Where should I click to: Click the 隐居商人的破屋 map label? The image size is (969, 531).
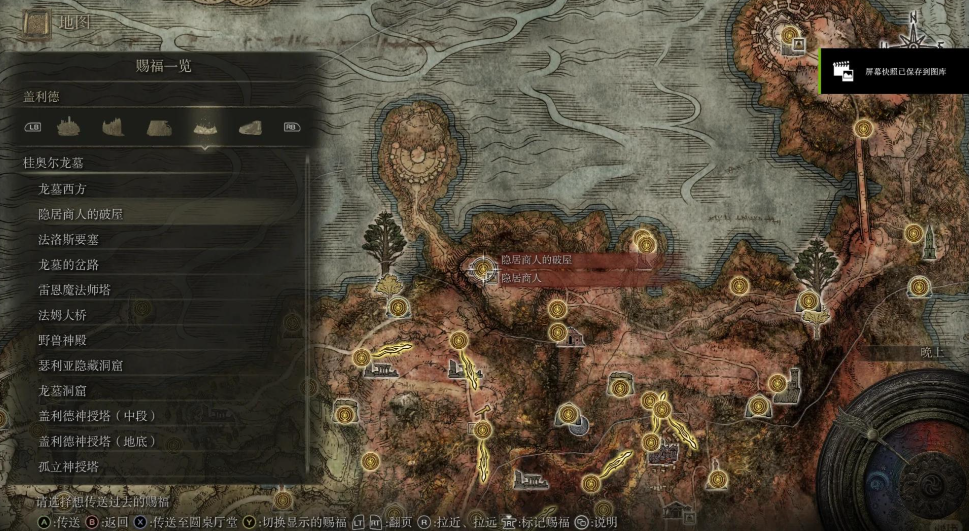tap(535, 260)
